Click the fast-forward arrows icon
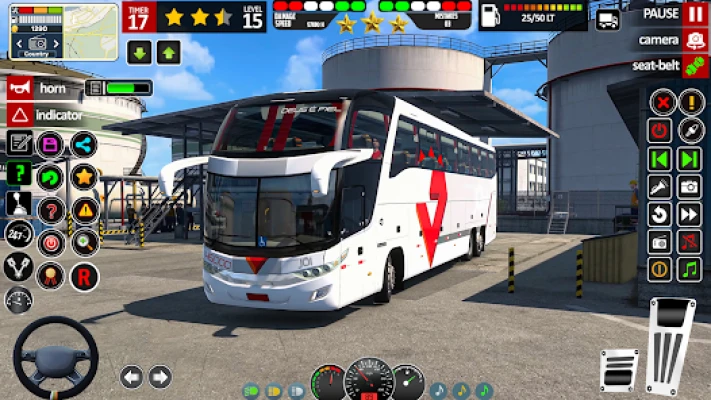This screenshot has height=400, width=711. point(689,214)
